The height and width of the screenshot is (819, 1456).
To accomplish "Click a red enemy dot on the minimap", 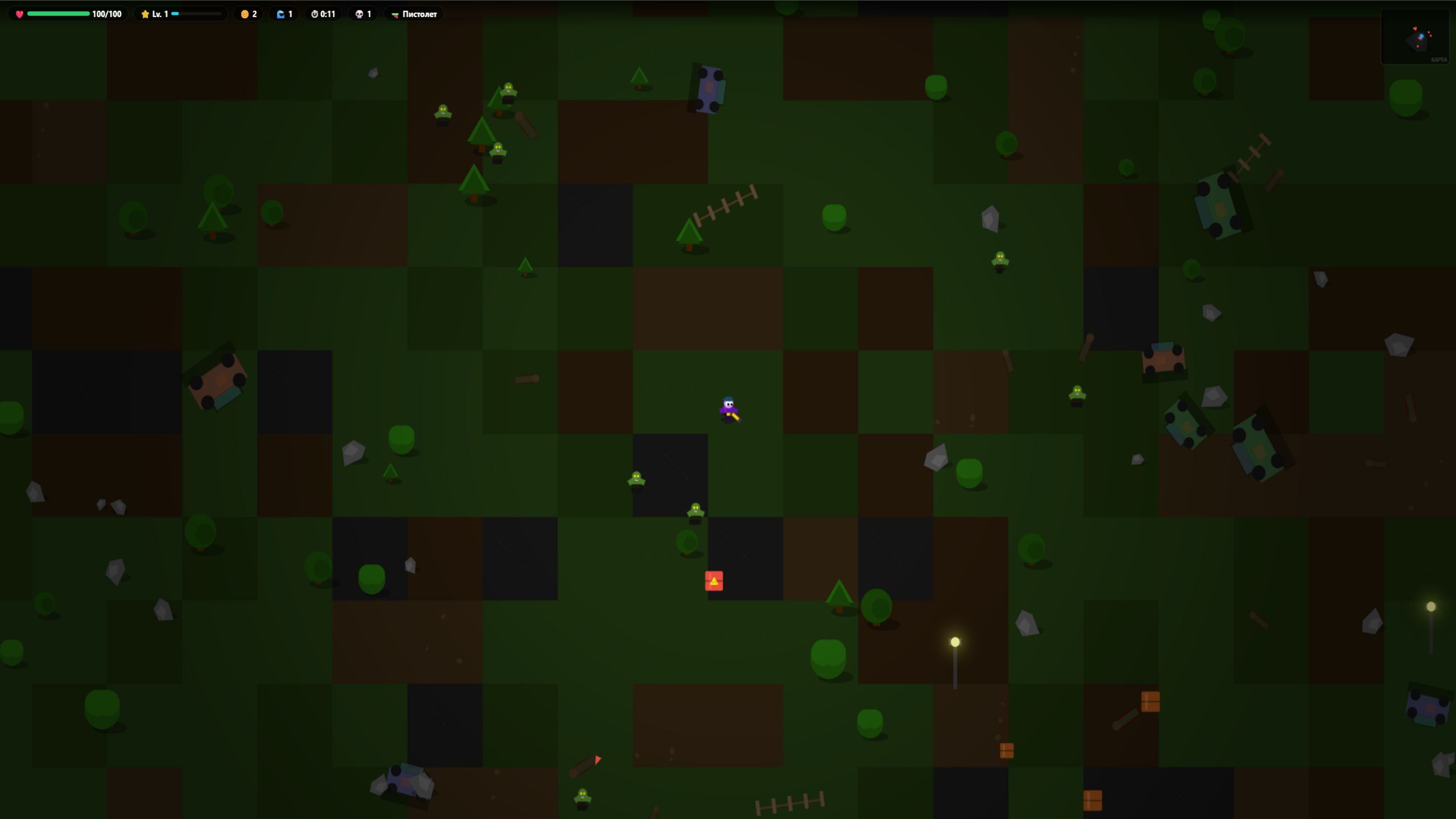I will (1429, 32).
